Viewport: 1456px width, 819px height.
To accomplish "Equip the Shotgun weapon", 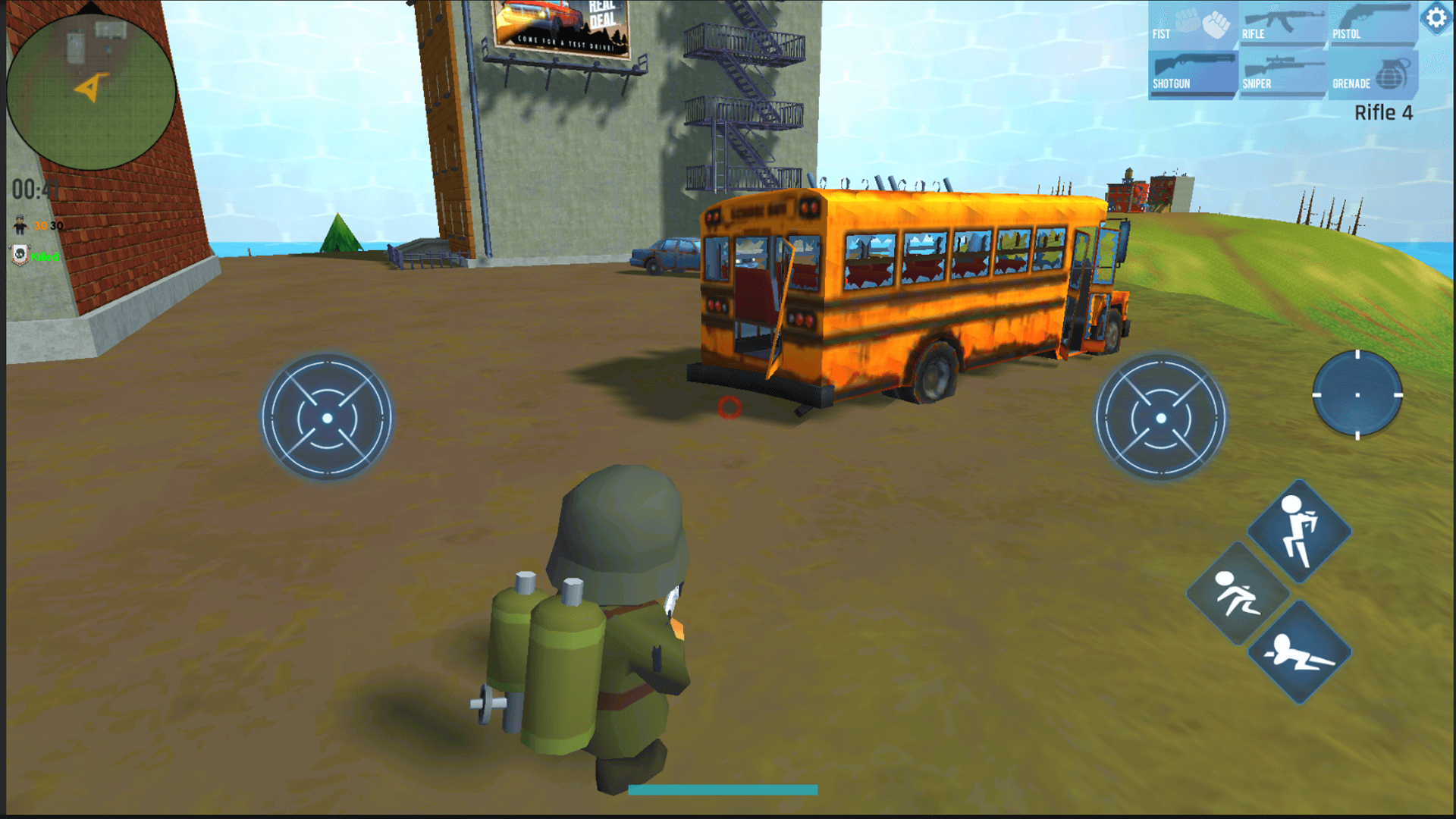I will pos(1192,73).
